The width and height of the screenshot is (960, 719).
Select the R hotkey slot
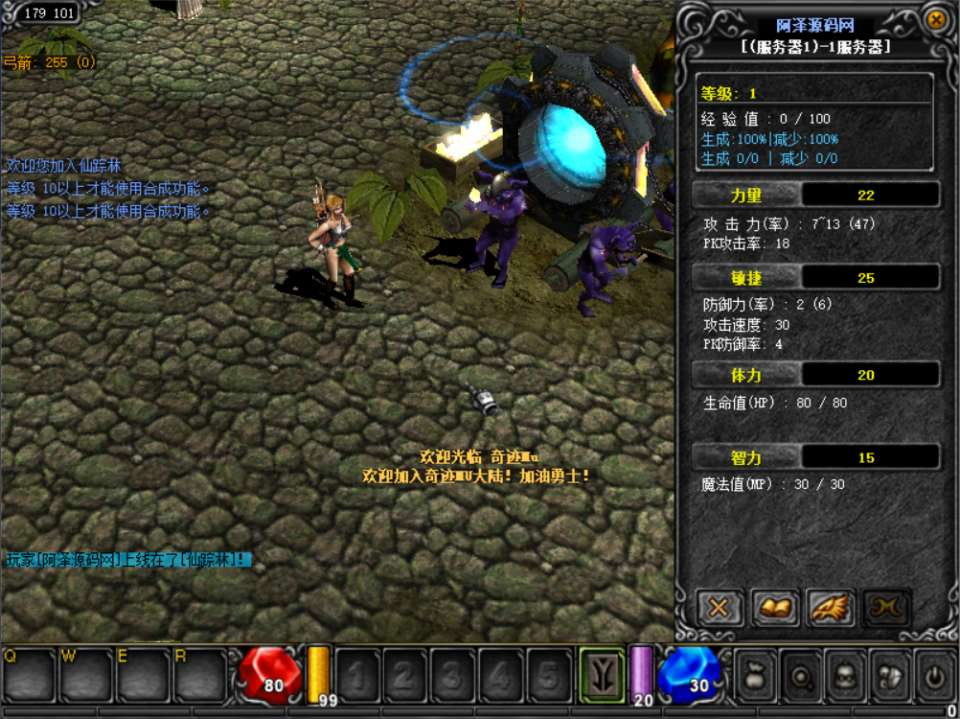[201, 676]
